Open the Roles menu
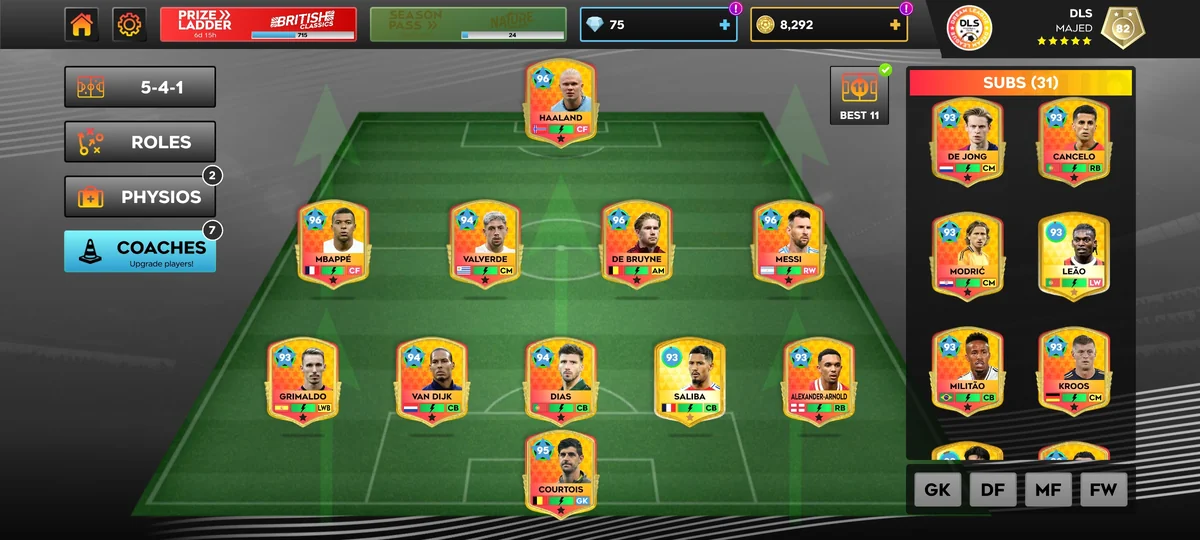Viewport: 1200px width, 540px height. click(x=140, y=142)
